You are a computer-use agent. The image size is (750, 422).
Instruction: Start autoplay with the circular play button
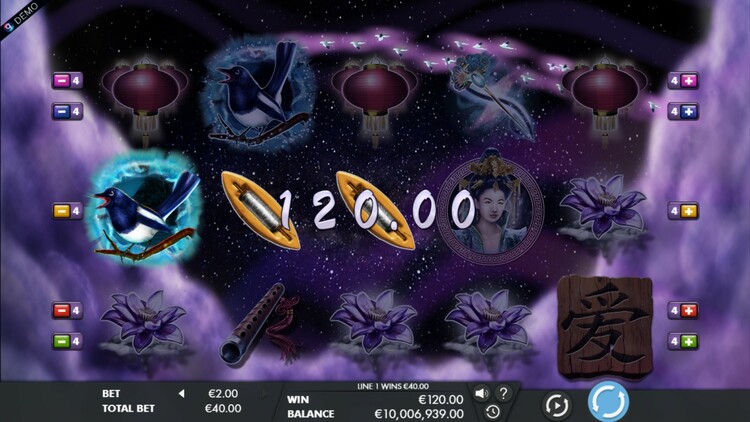coord(556,405)
